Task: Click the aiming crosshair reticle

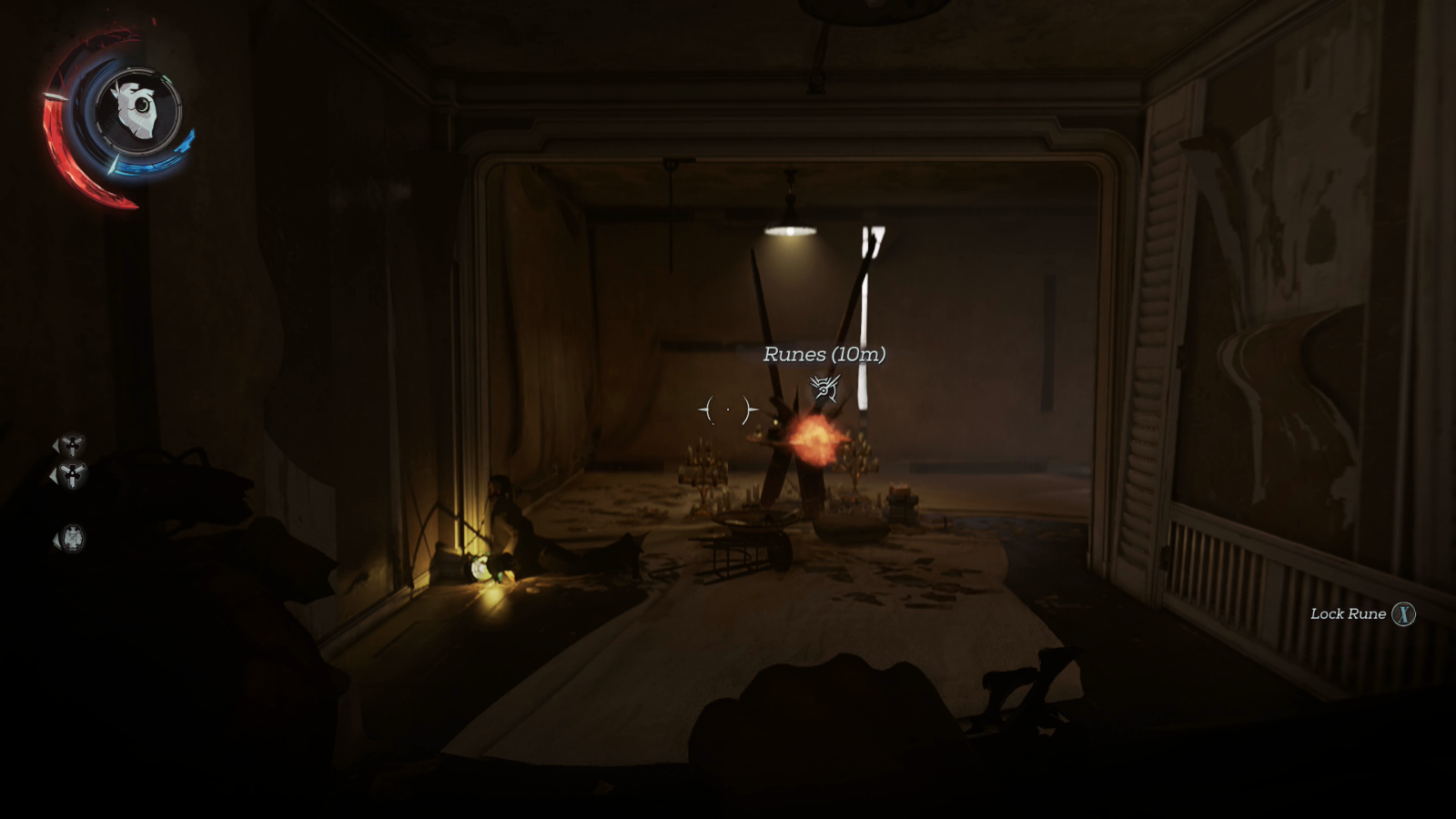Action: pyautogui.click(x=728, y=409)
